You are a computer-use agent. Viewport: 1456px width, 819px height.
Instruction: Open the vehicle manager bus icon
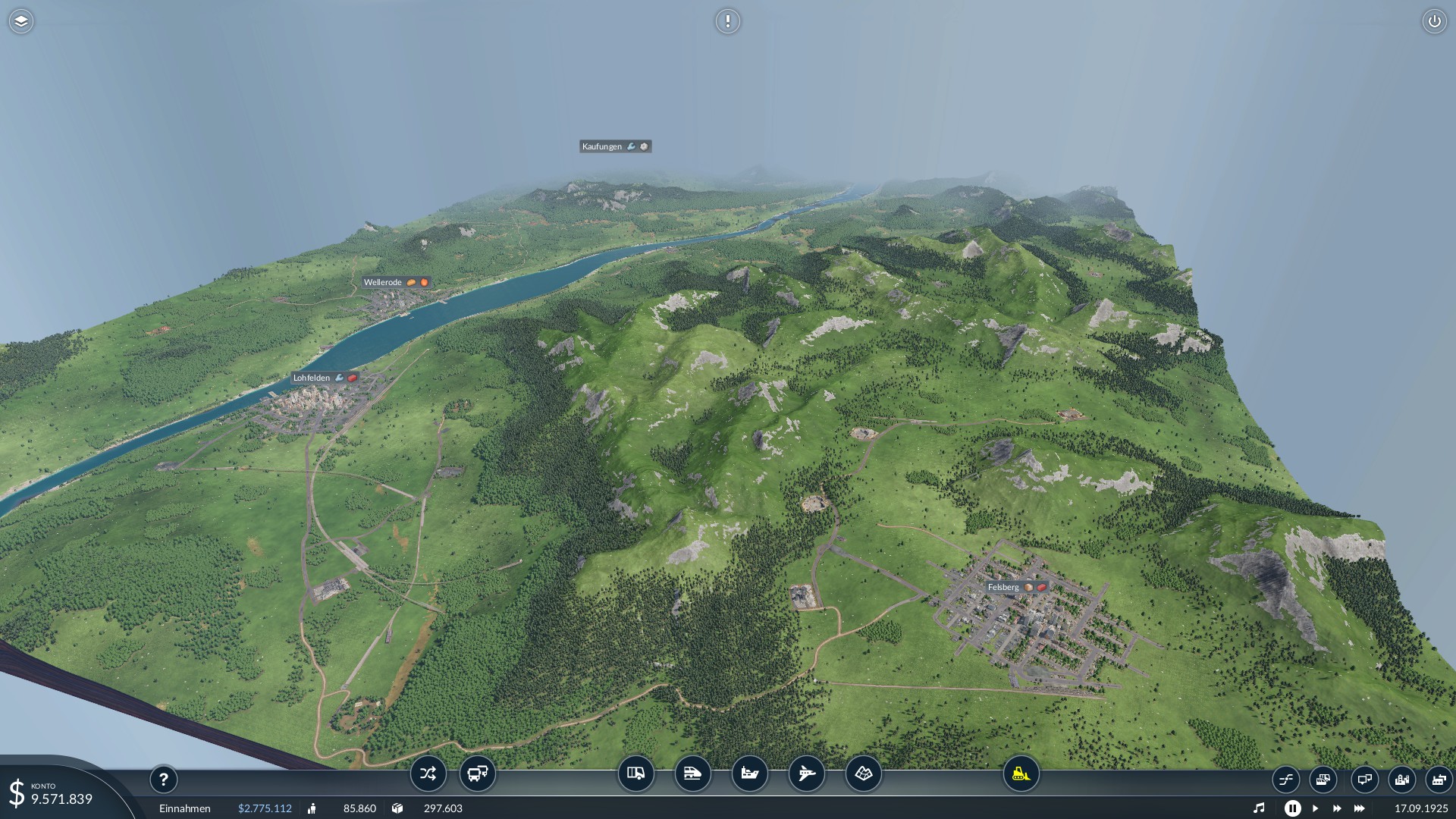[477, 774]
